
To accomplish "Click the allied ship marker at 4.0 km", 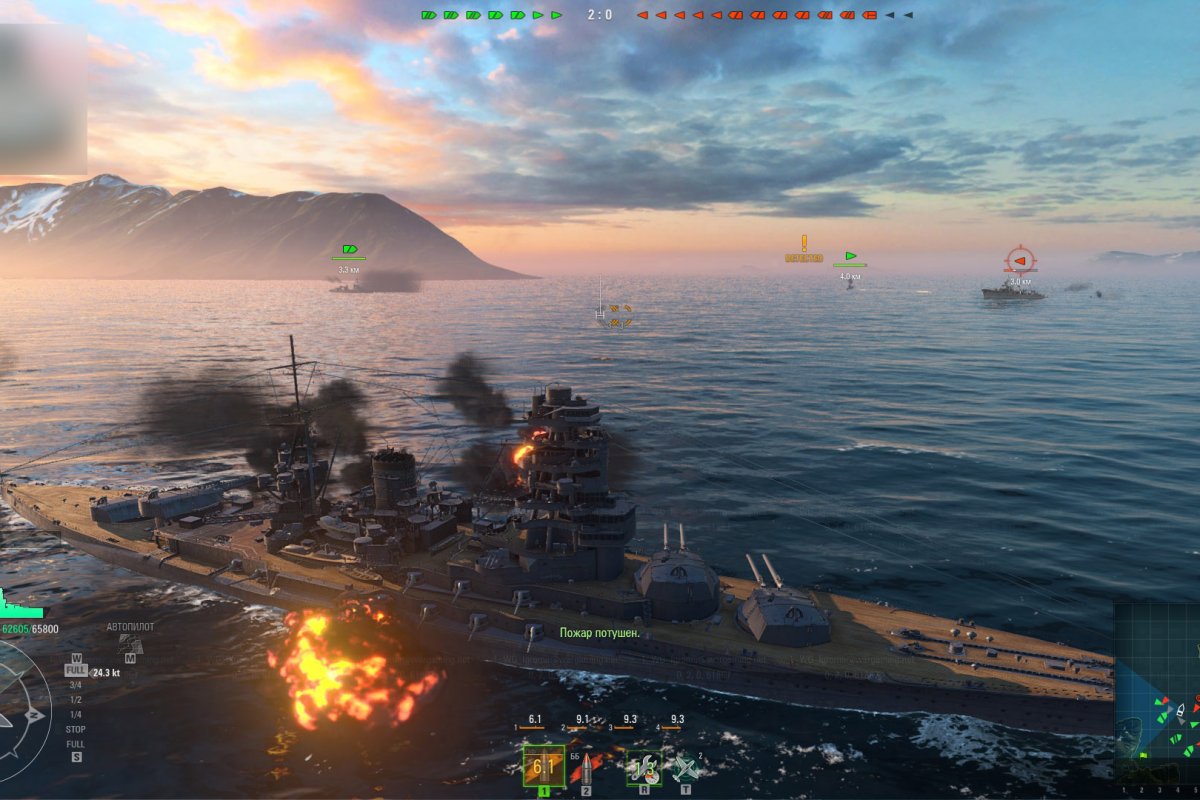I will (x=850, y=256).
